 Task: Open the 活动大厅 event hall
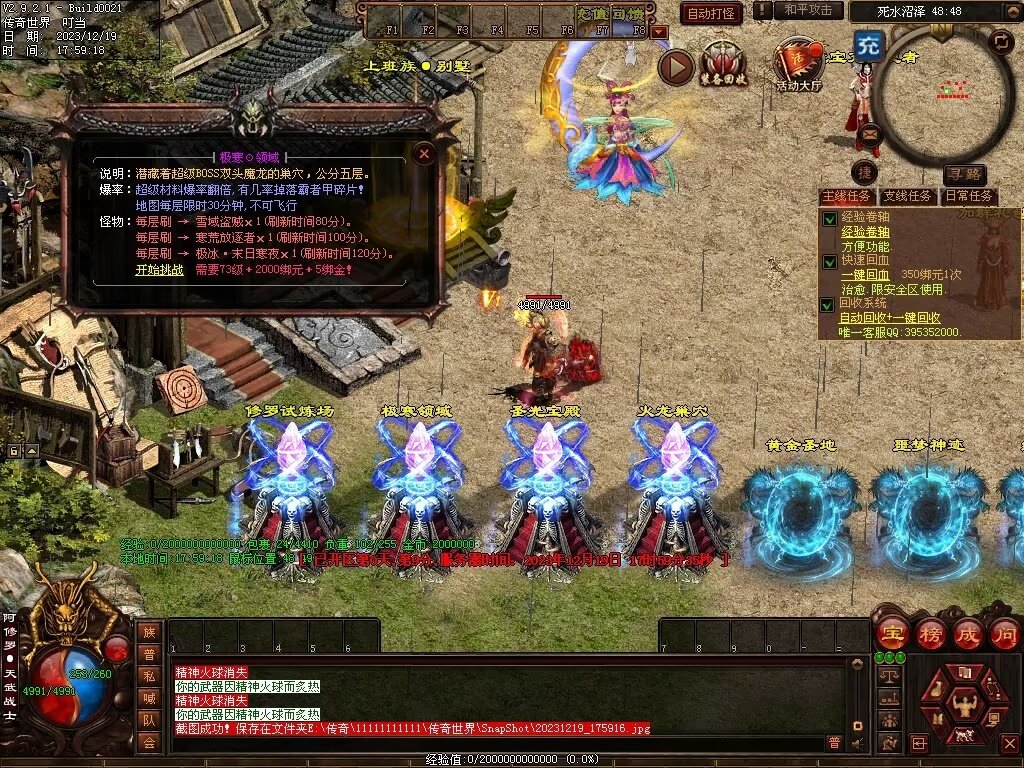pos(798,66)
